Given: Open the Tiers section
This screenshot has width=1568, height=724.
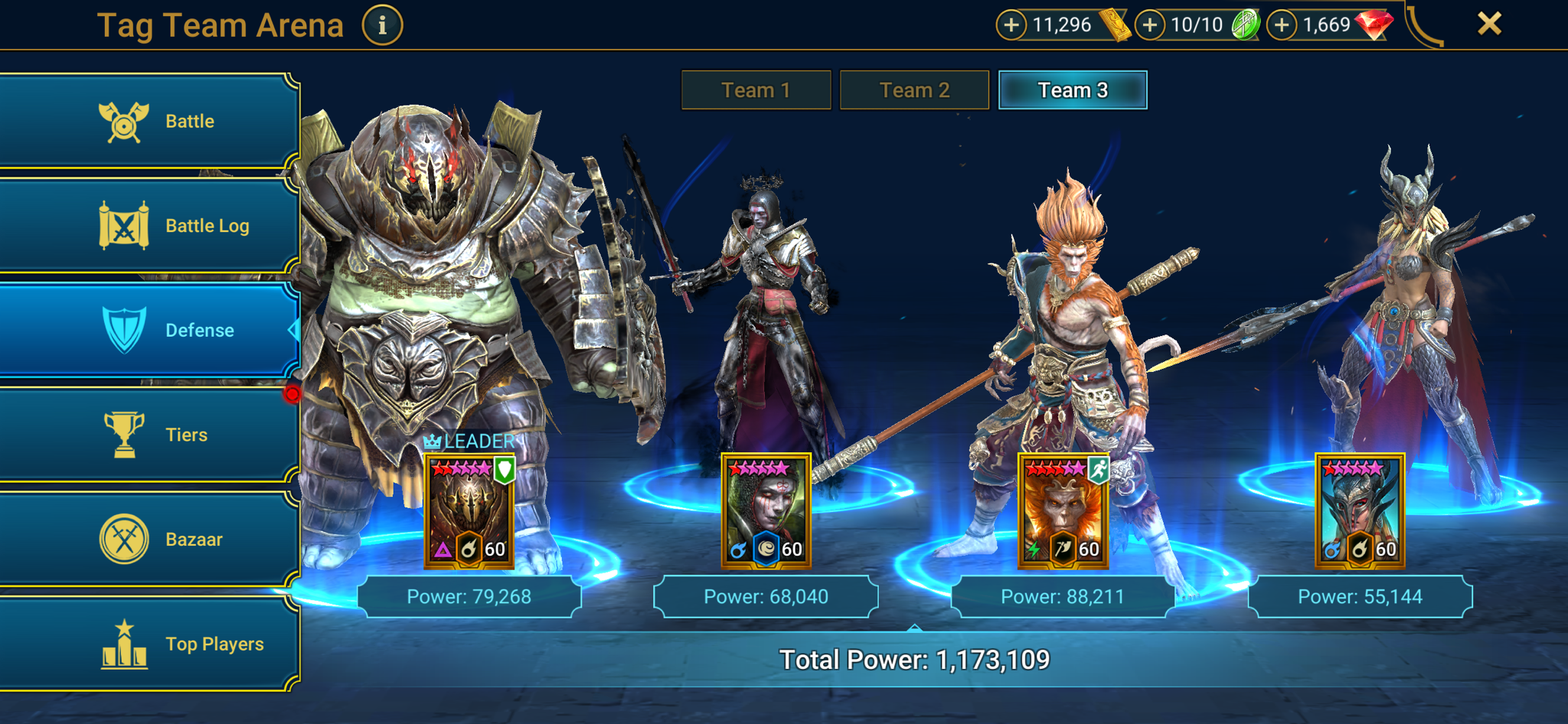Looking at the screenshot, I should pos(149,435).
